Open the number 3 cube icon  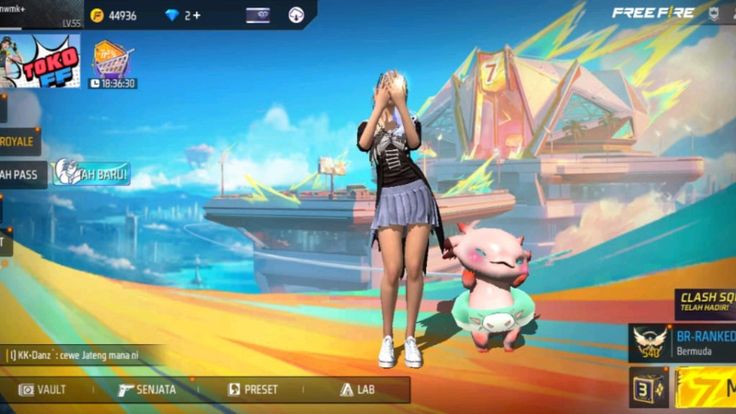649,388
